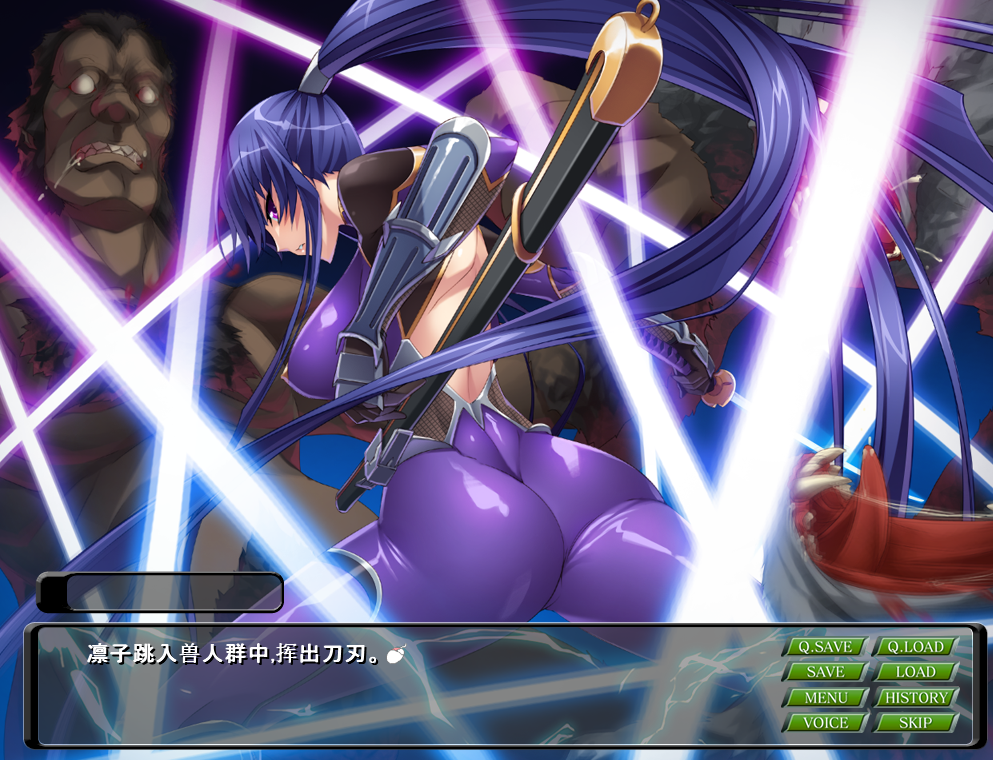
Task: Click the Q.SAVE quick save button
Action: coord(825,647)
